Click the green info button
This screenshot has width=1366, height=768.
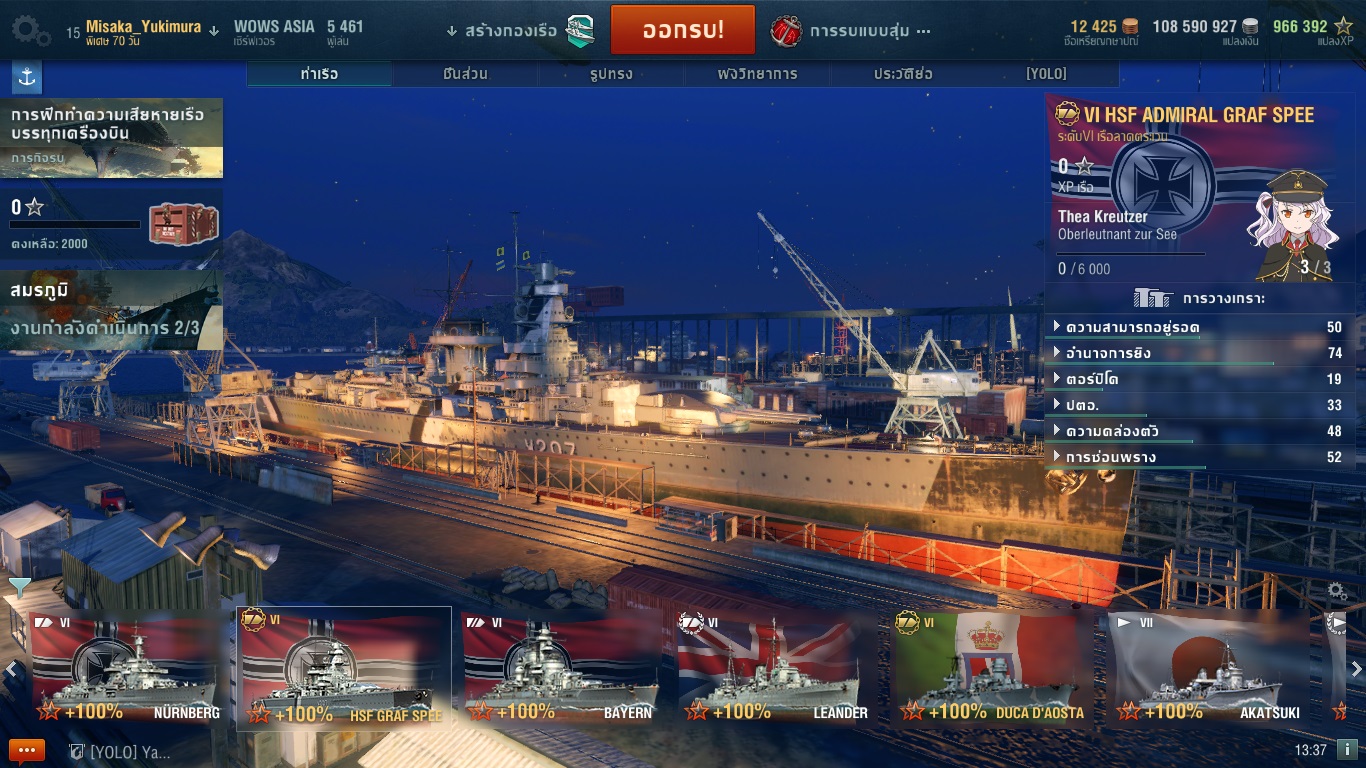pyautogui.click(x=1346, y=749)
